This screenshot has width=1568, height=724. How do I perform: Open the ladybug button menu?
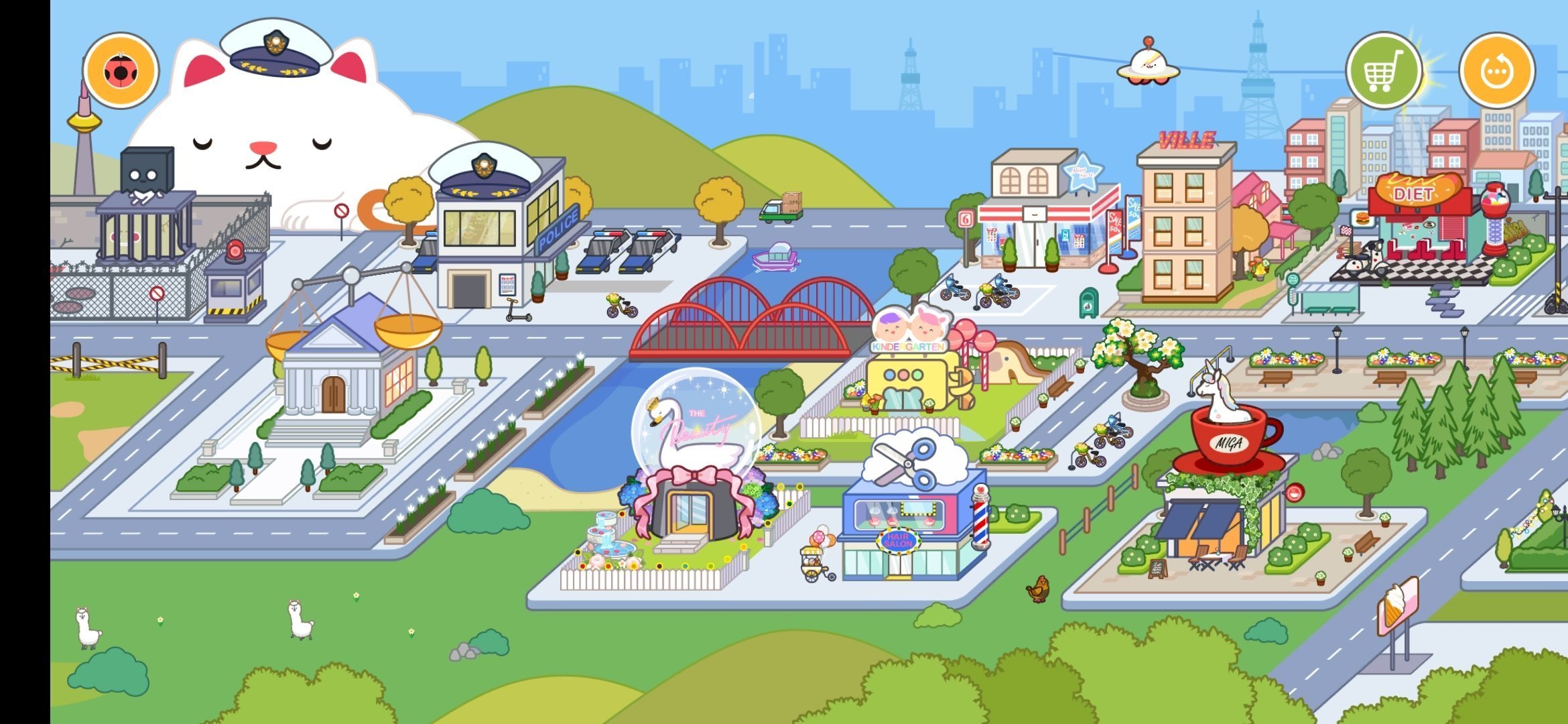click(121, 70)
